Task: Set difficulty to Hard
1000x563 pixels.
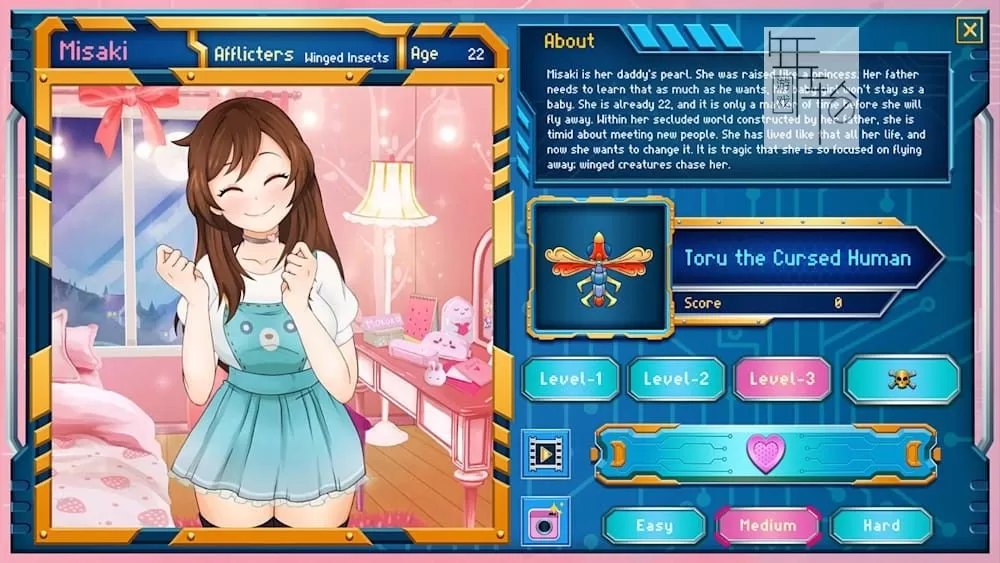Action: coord(881,525)
